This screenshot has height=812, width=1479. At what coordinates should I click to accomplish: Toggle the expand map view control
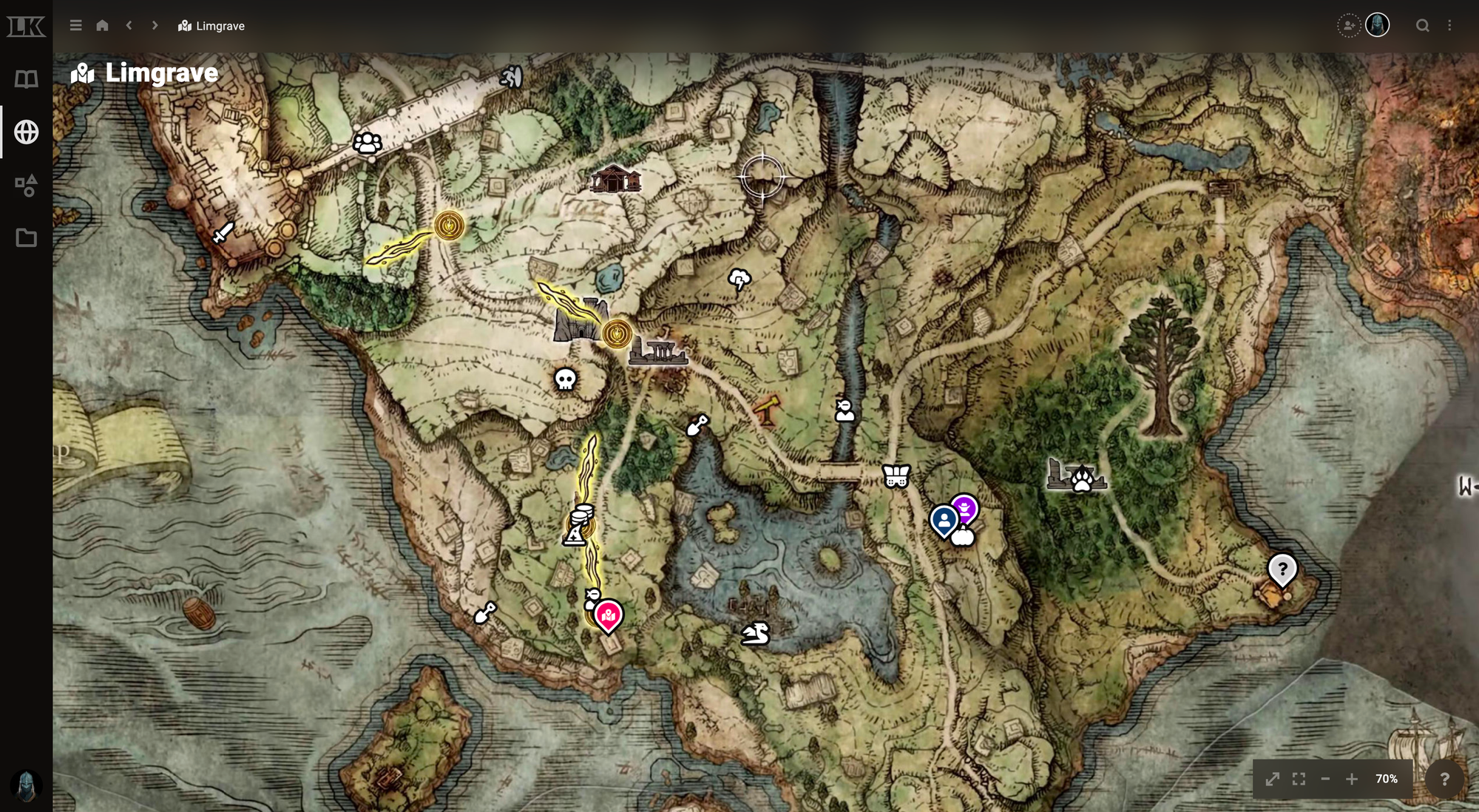pyautogui.click(x=1273, y=779)
